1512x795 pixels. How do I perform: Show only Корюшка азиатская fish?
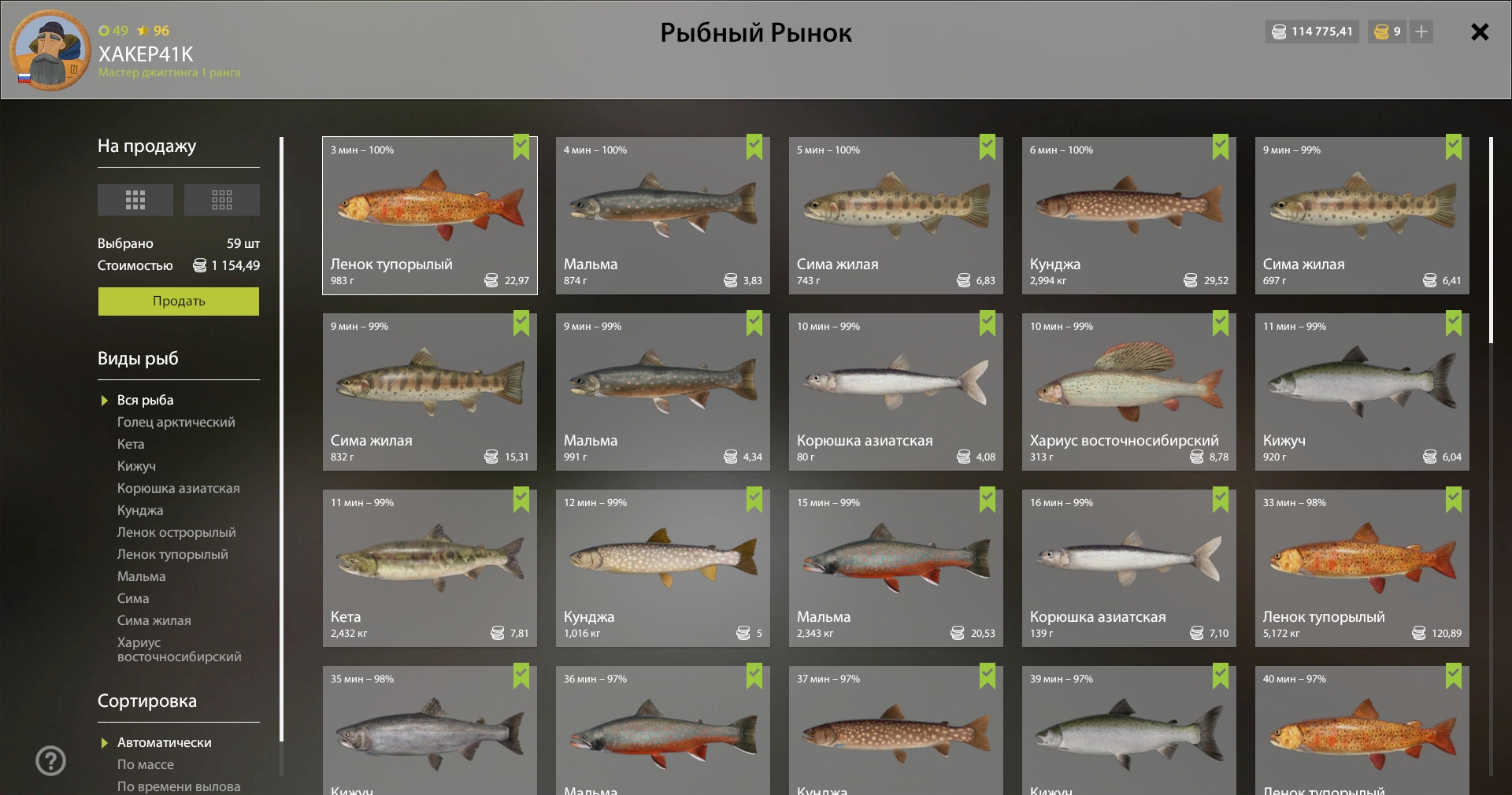(x=178, y=488)
